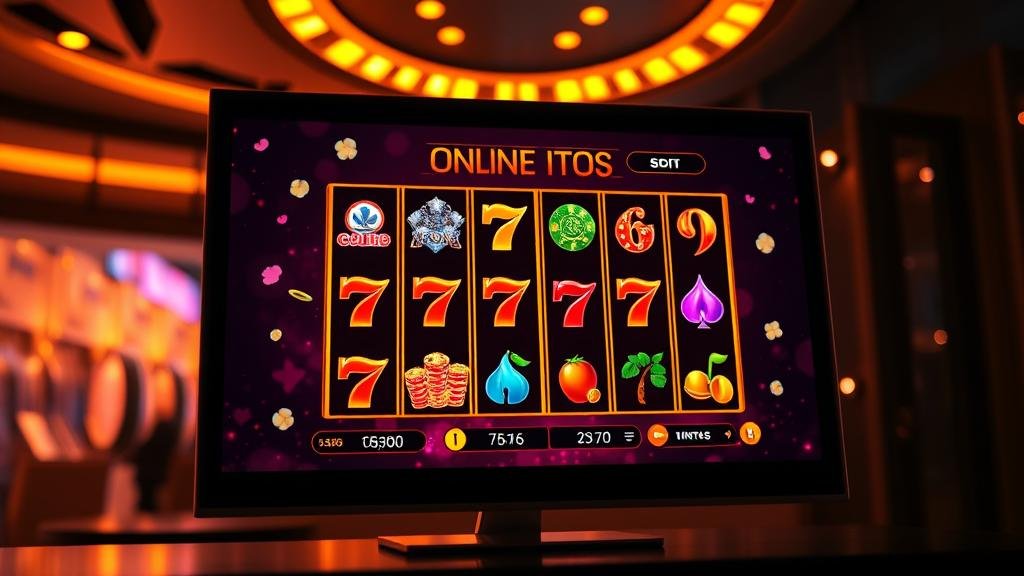Image resolution: width=1024 pixels, height=576 pixels.
Task: Activate the orange arrow button beside TINTES
Action: (657, 434)
